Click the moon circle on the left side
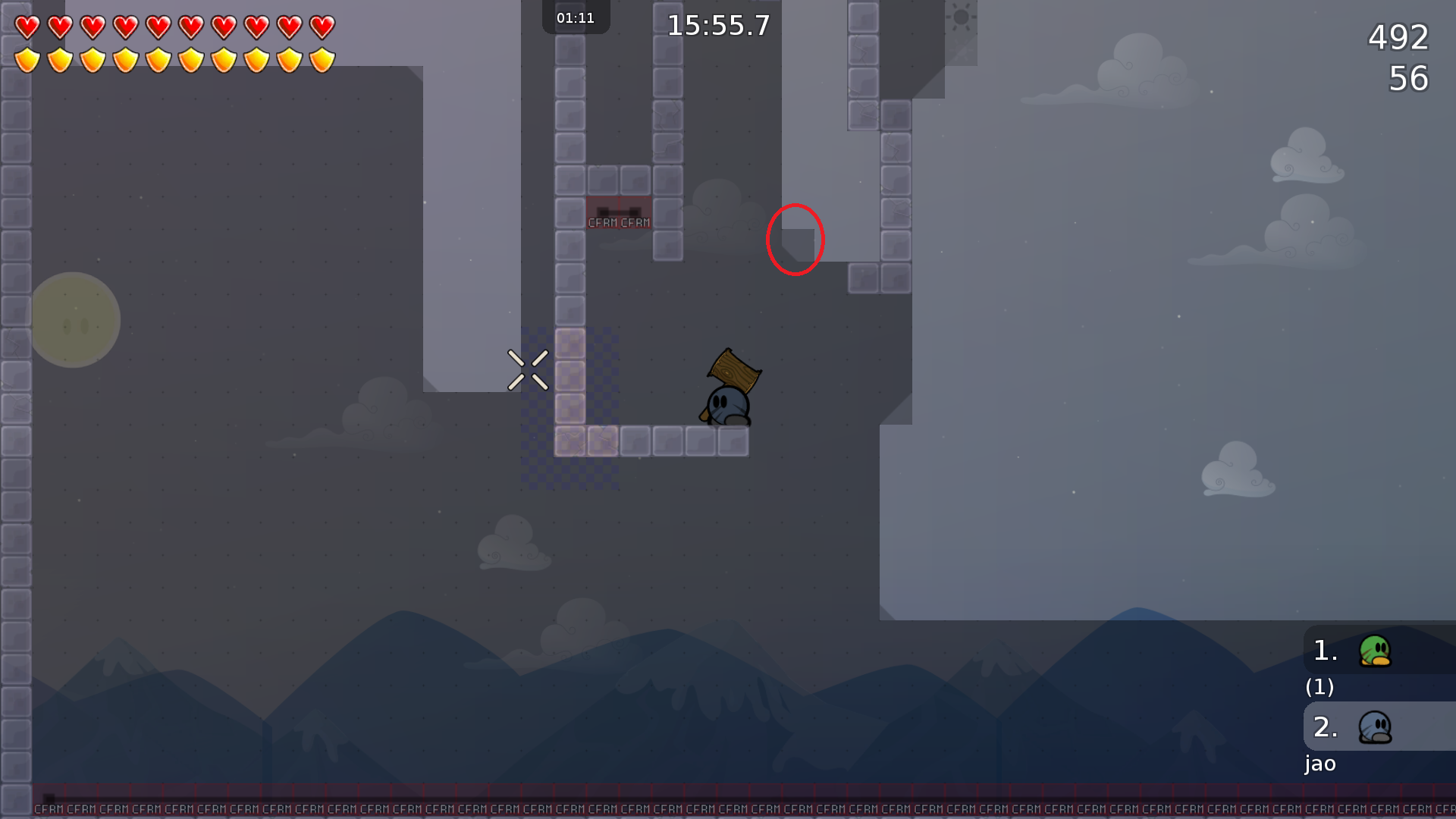 pos(76,318)
